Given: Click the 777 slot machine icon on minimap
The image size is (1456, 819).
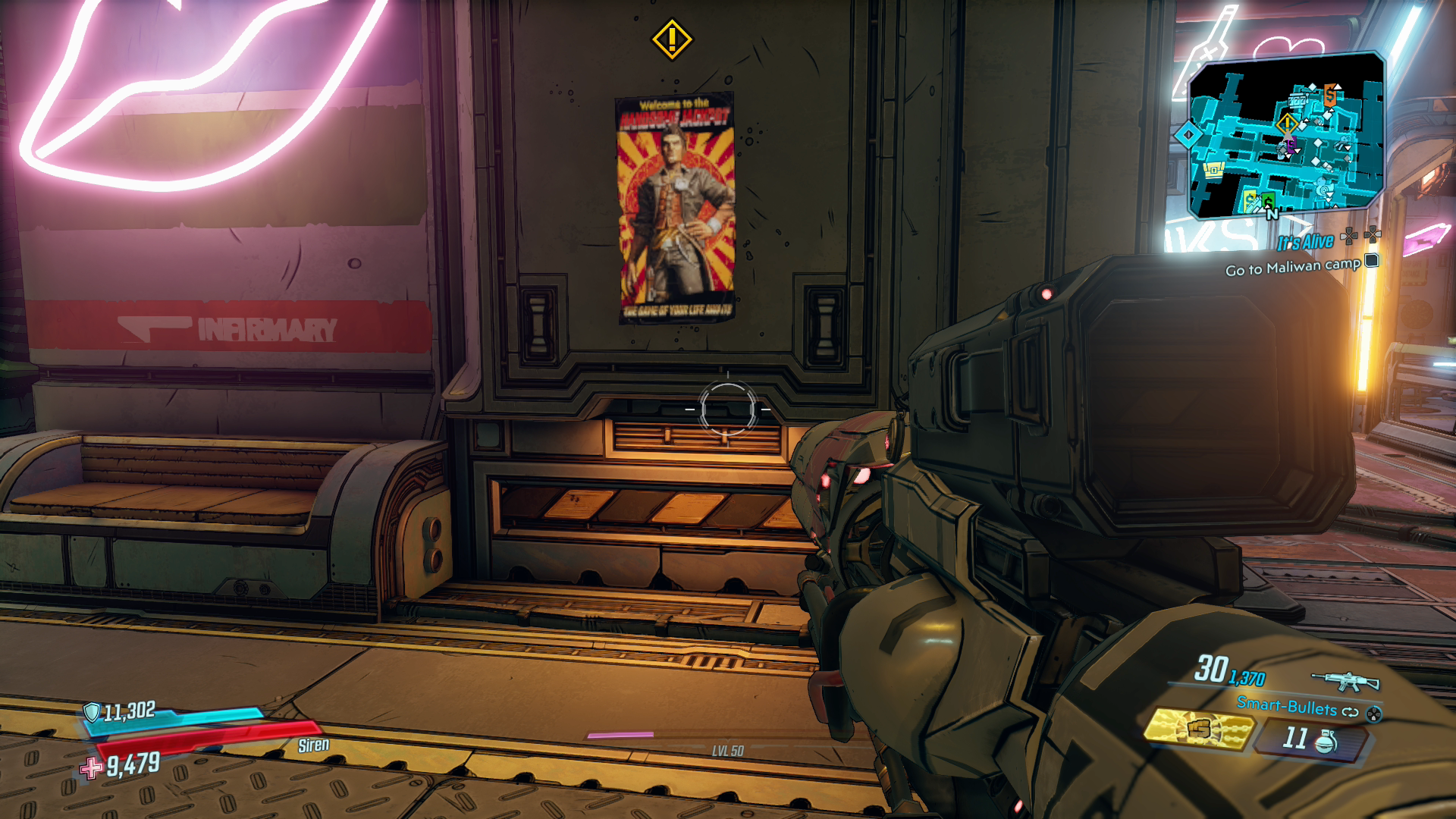Looking at the screenshot, I should pos(1298,99).
